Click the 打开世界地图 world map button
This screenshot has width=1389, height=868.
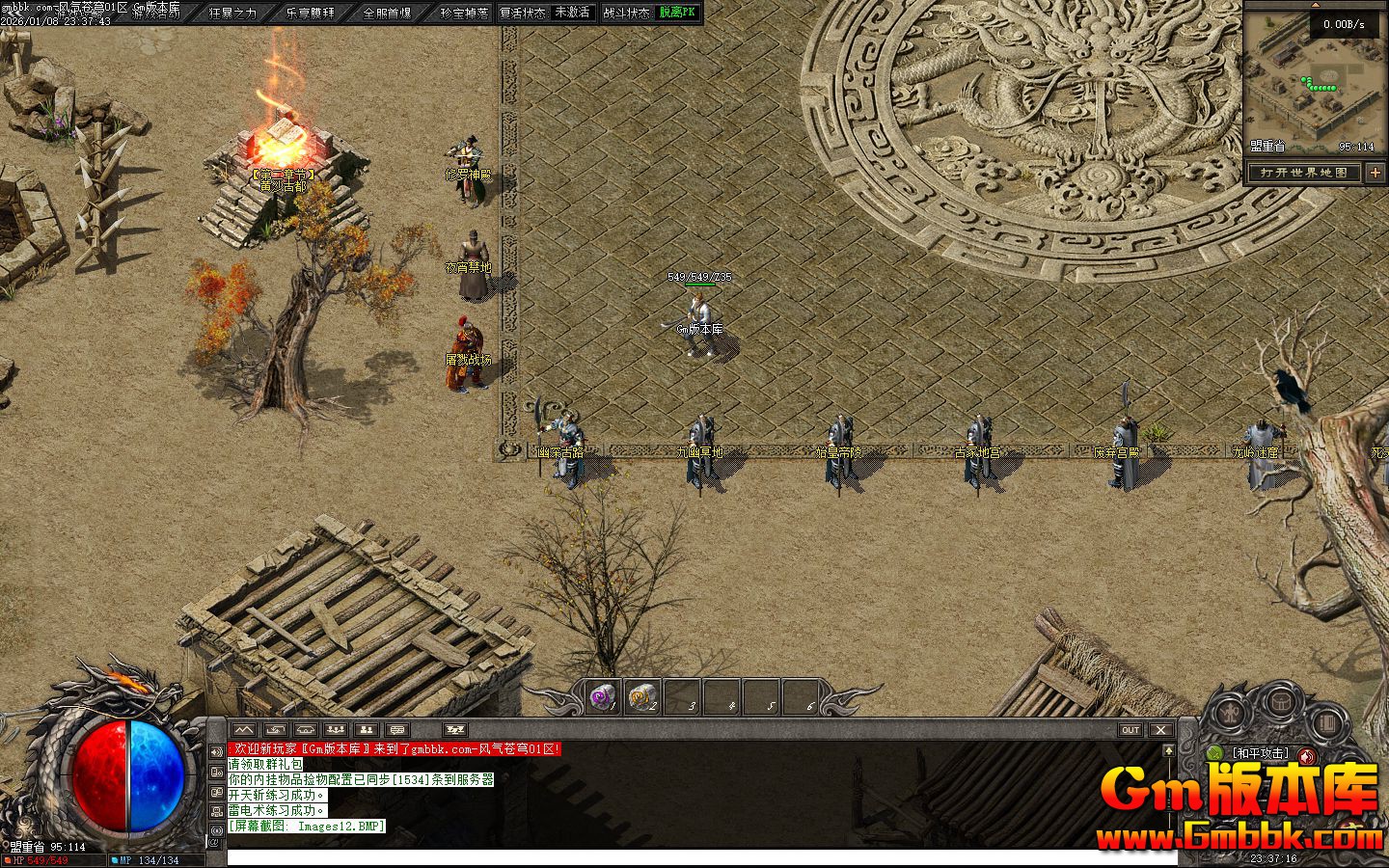pos(1304,173)
